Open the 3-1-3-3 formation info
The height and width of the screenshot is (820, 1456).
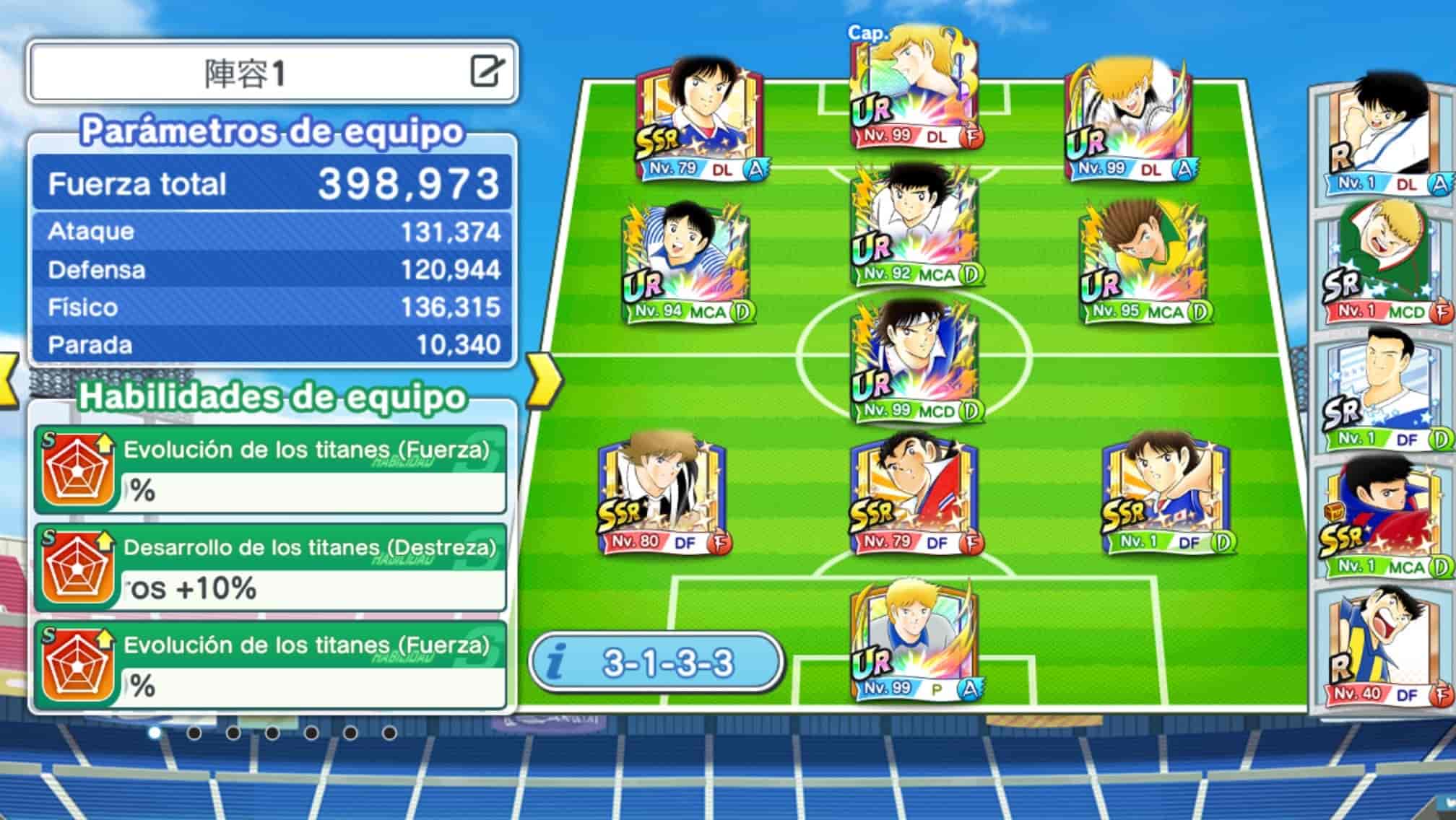click(x=656, y=663)
